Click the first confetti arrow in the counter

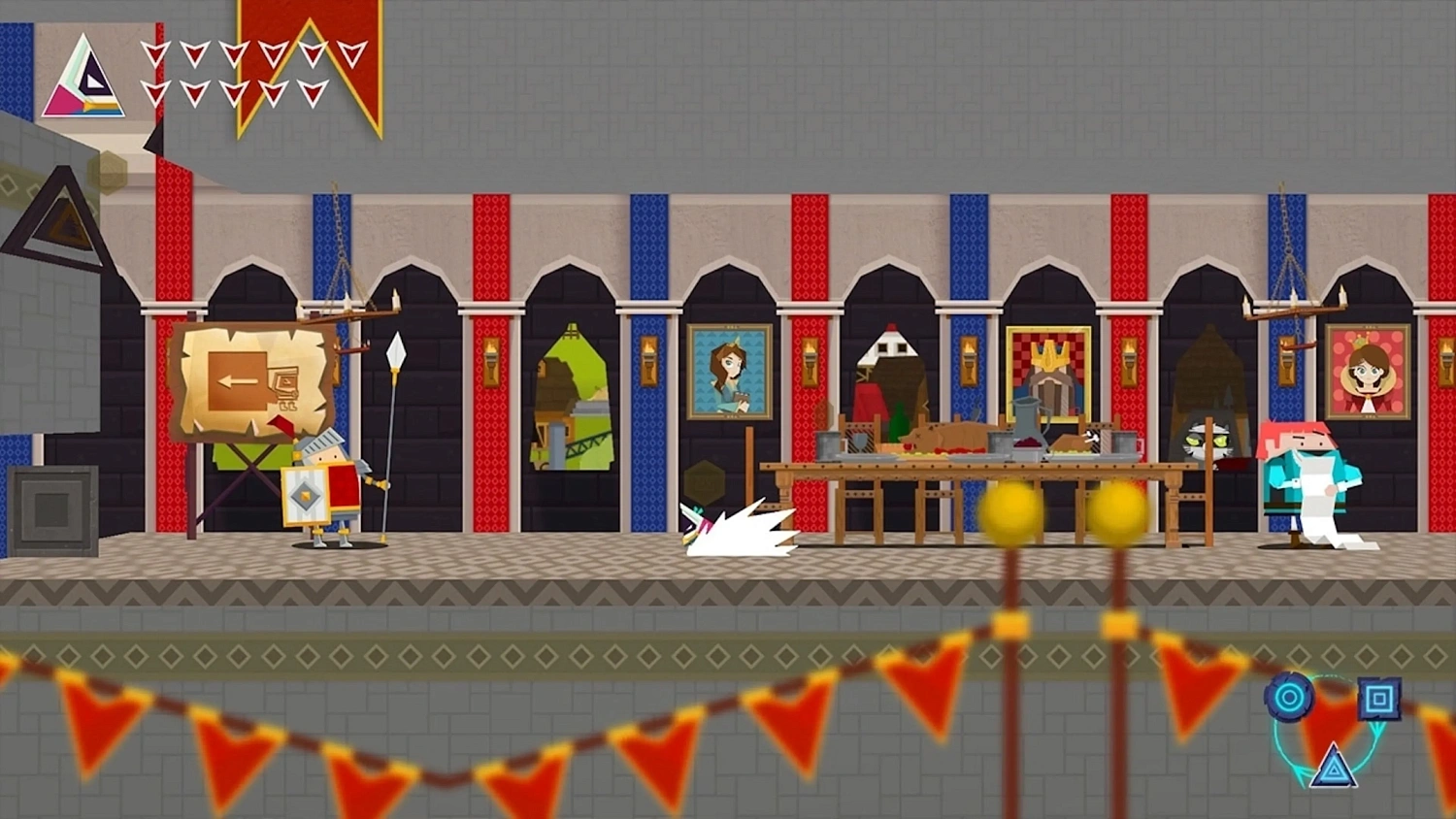155,54
